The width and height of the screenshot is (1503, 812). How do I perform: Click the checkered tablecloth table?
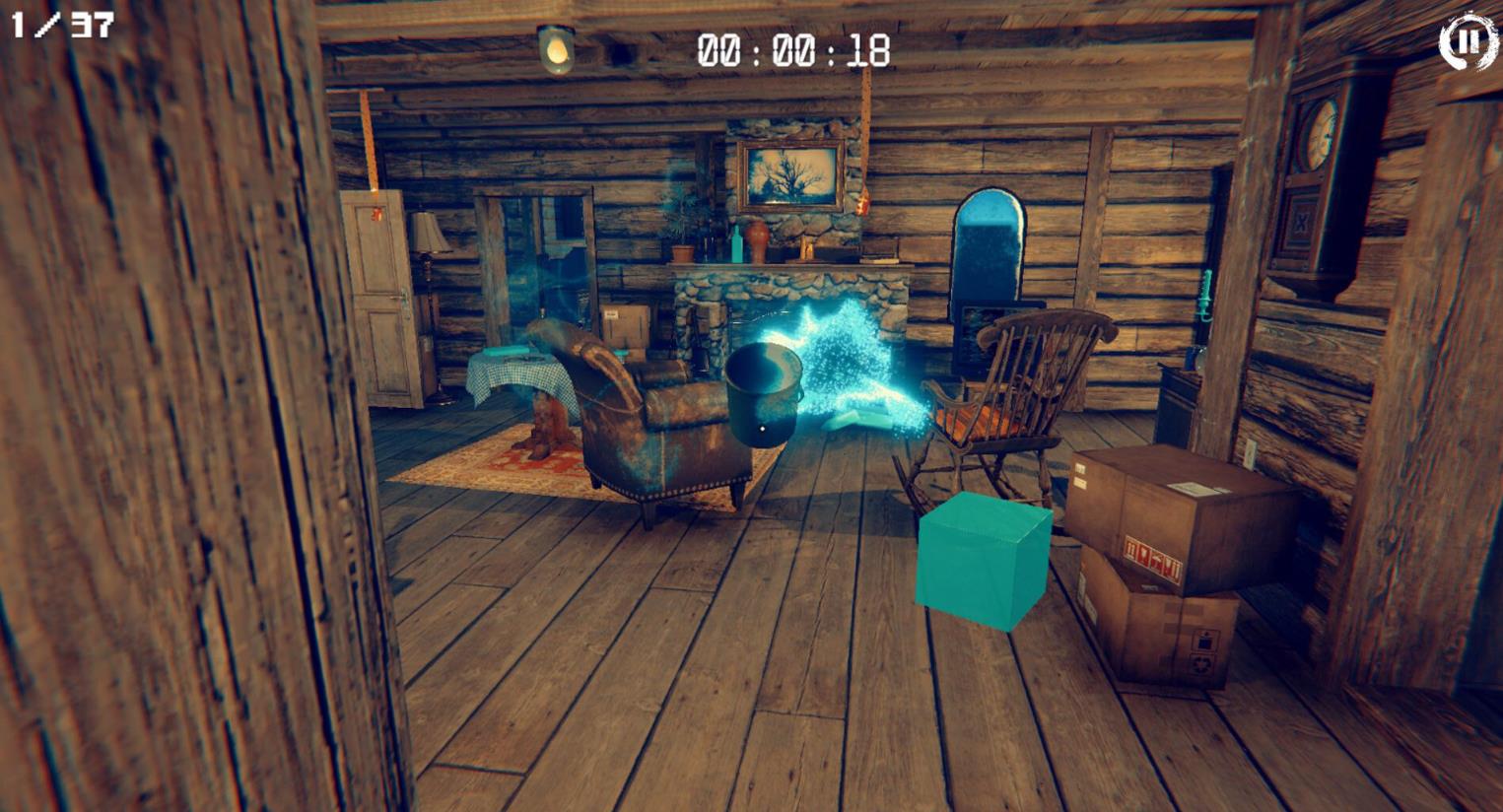click(517, 374)
